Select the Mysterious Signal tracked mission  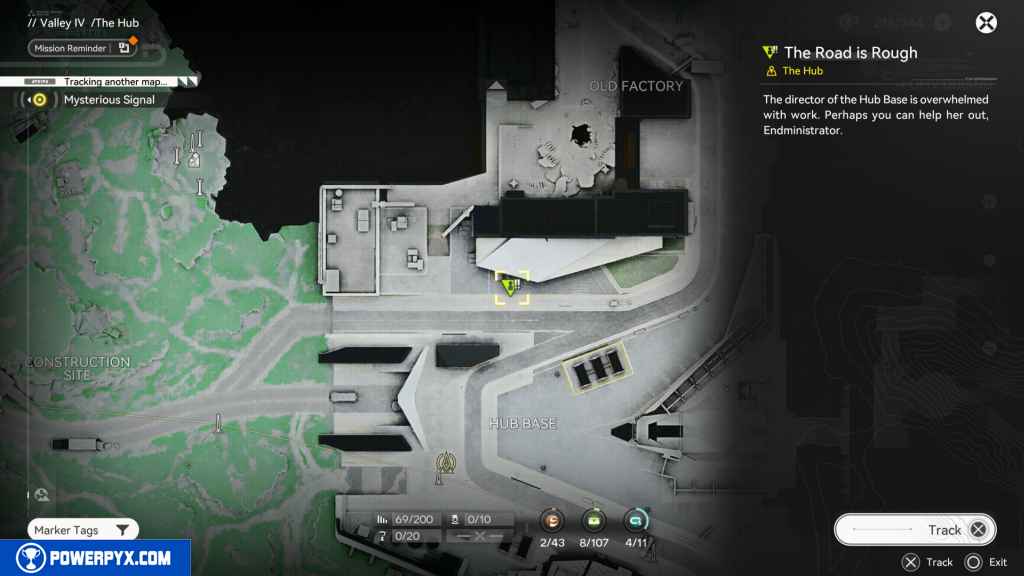click(108, 100)
